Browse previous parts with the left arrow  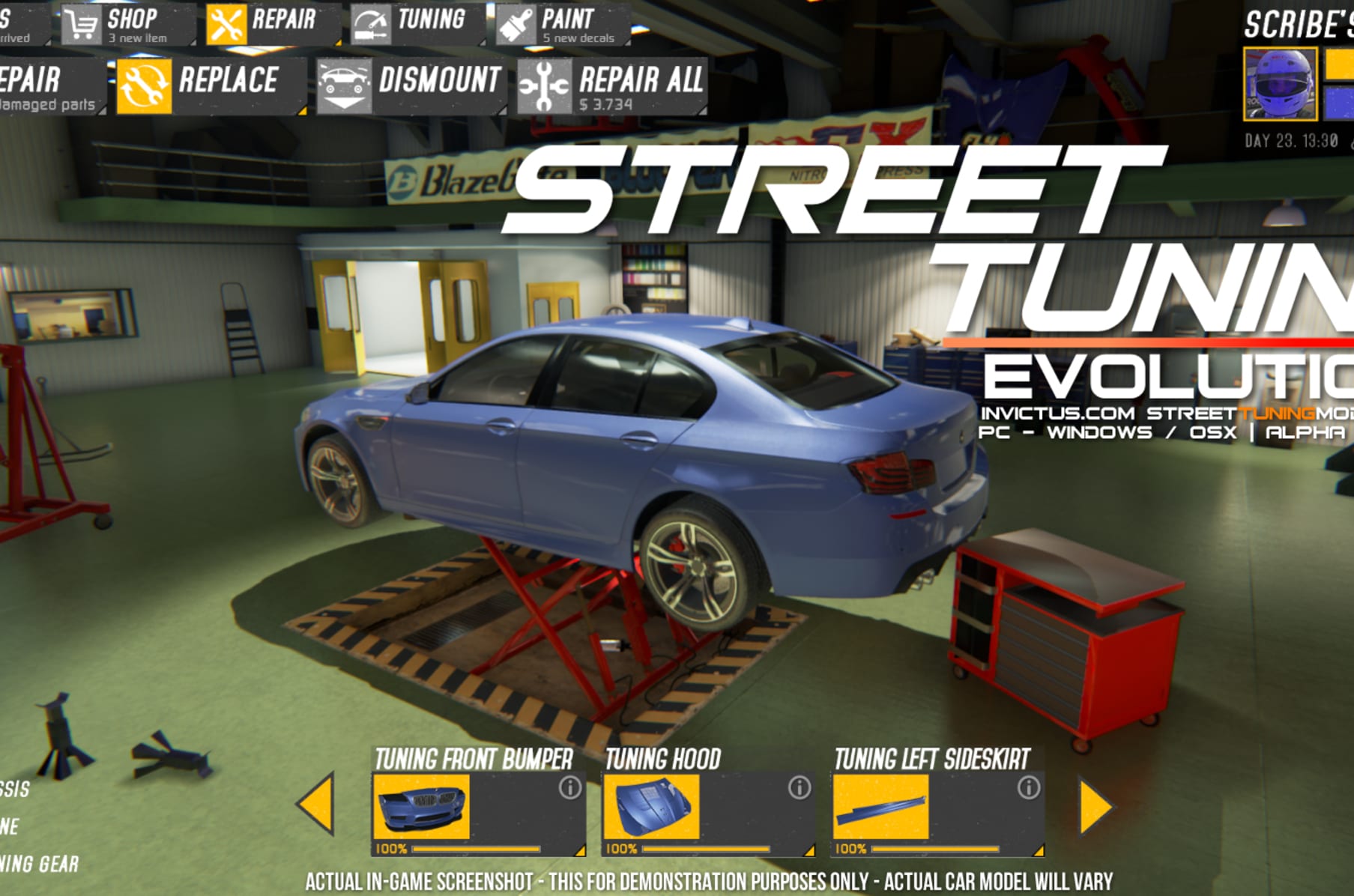click(322, 805)
